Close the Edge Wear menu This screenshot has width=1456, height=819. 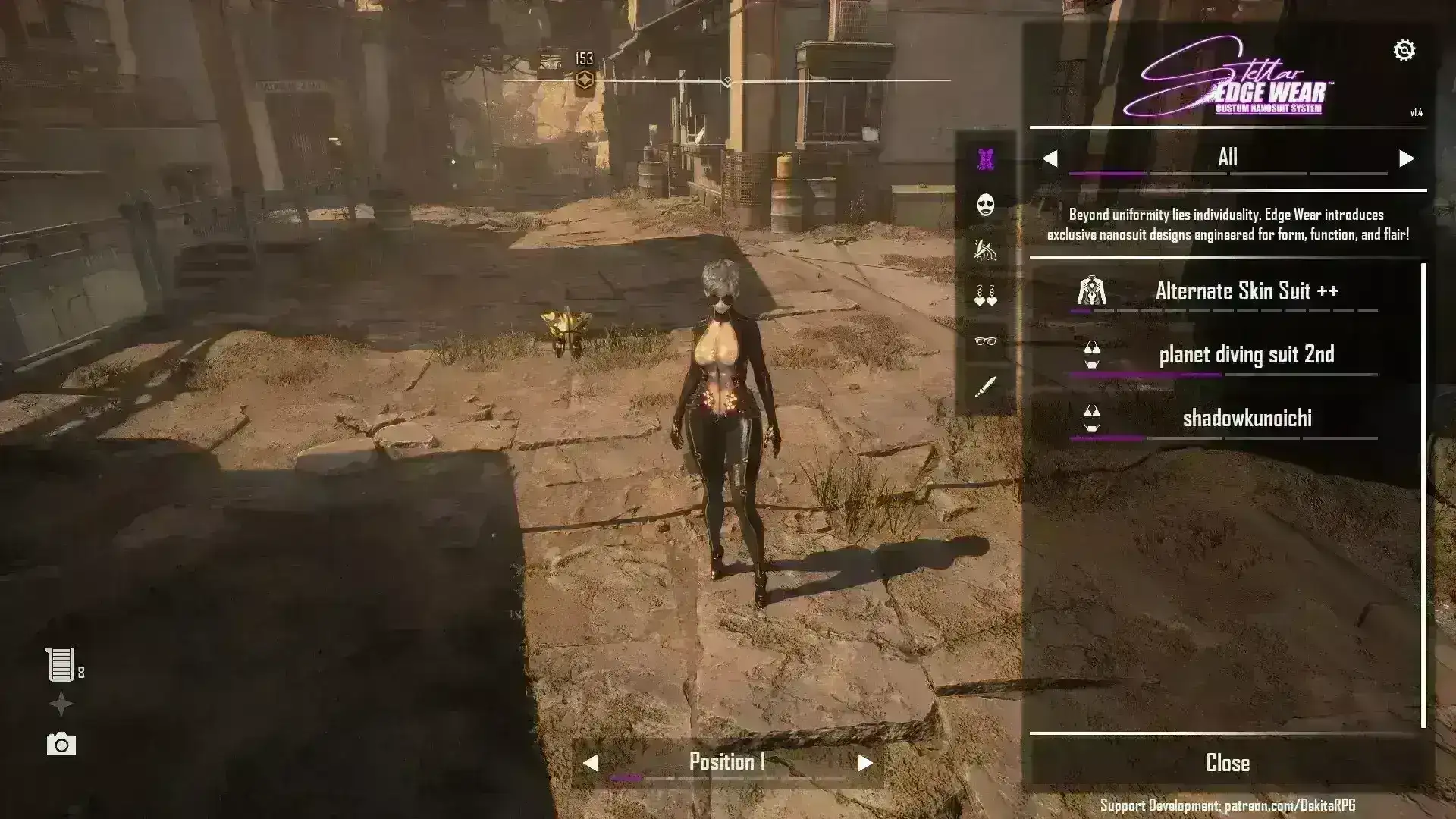(x=1227, y=763)
